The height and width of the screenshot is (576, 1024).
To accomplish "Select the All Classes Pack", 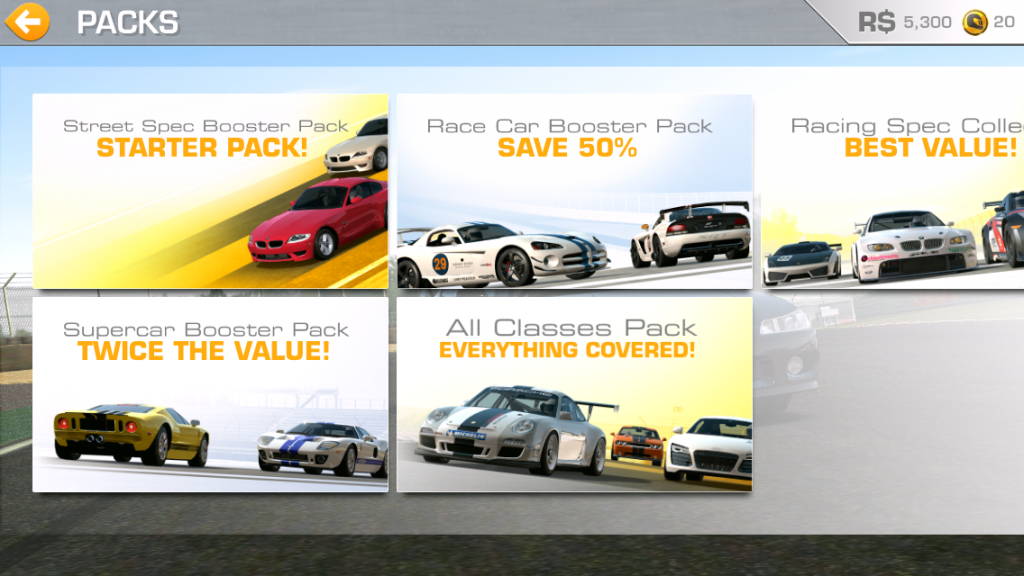I will (x=574, y=394).
